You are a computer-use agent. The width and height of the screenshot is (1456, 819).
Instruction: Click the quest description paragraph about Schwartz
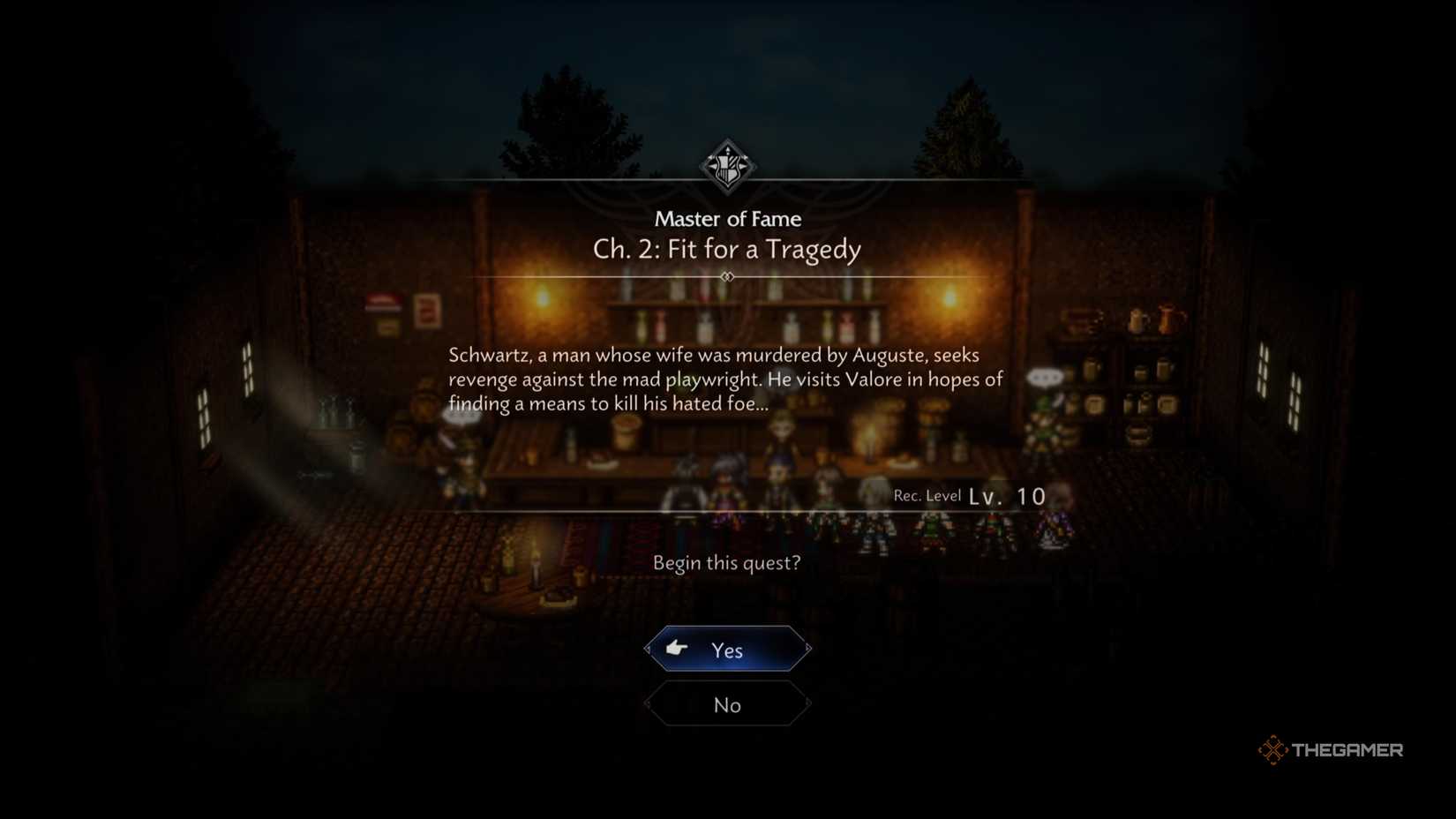[725, 379]
